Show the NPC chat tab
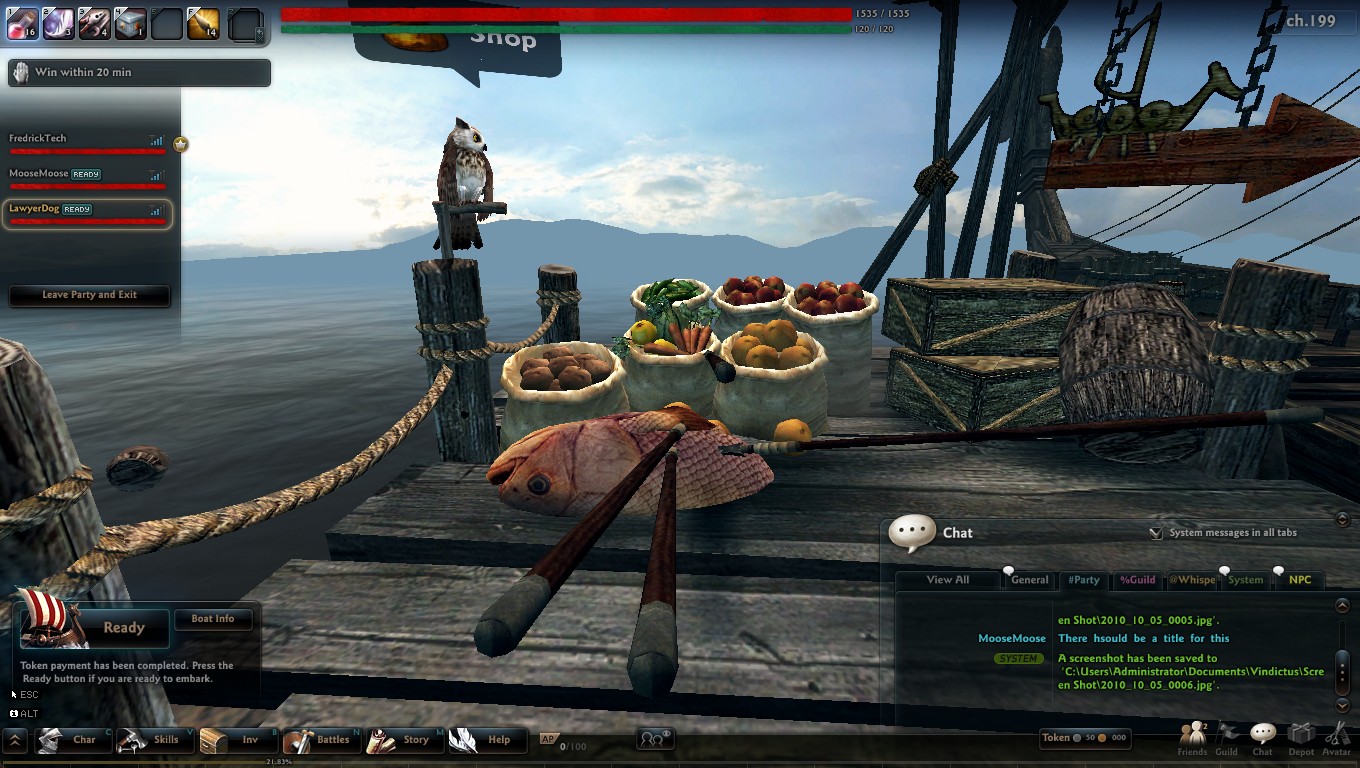Viewport: 1360px width, 768px height. 1299,580
